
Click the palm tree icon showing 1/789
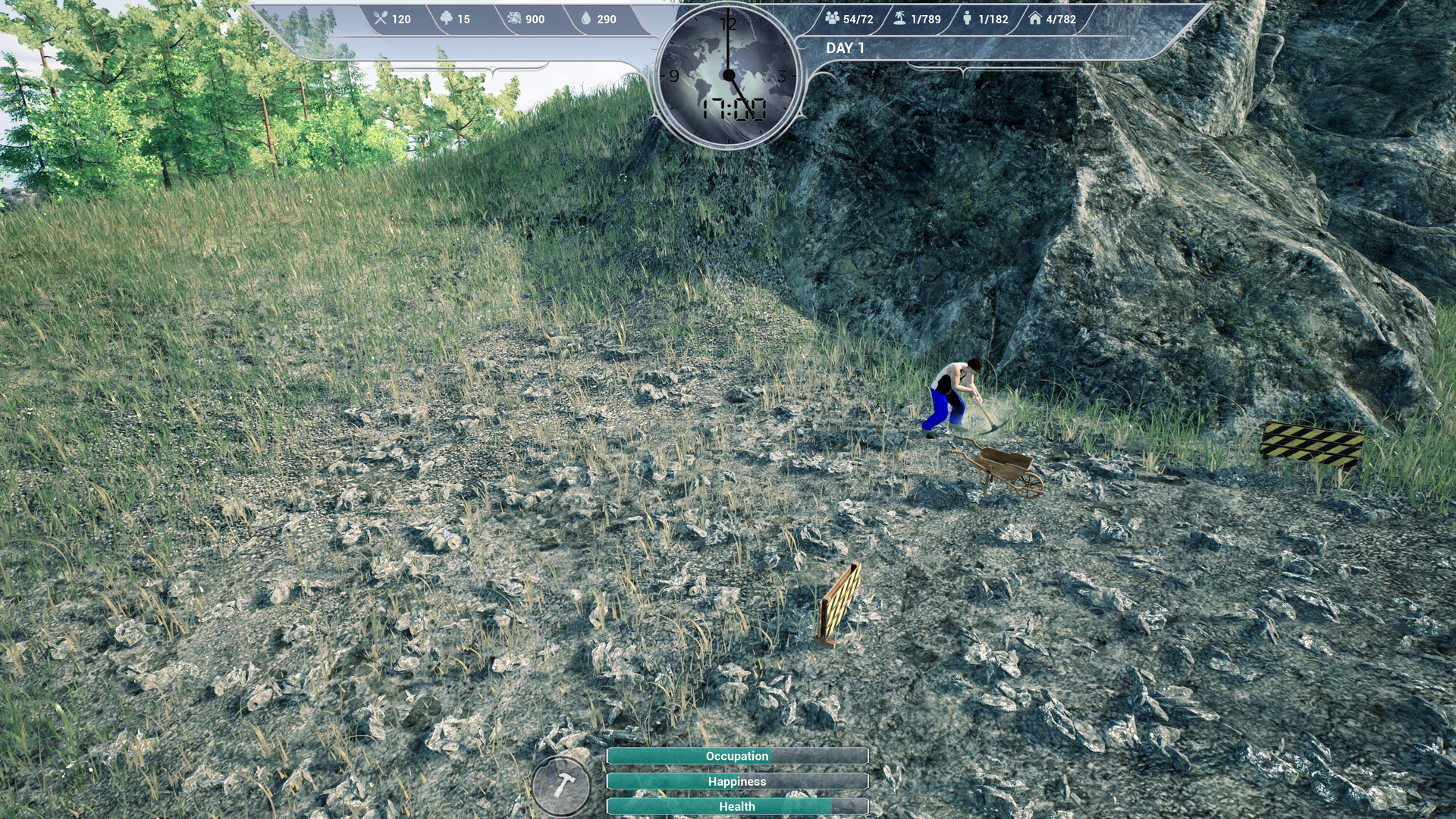tap(898, 20)
